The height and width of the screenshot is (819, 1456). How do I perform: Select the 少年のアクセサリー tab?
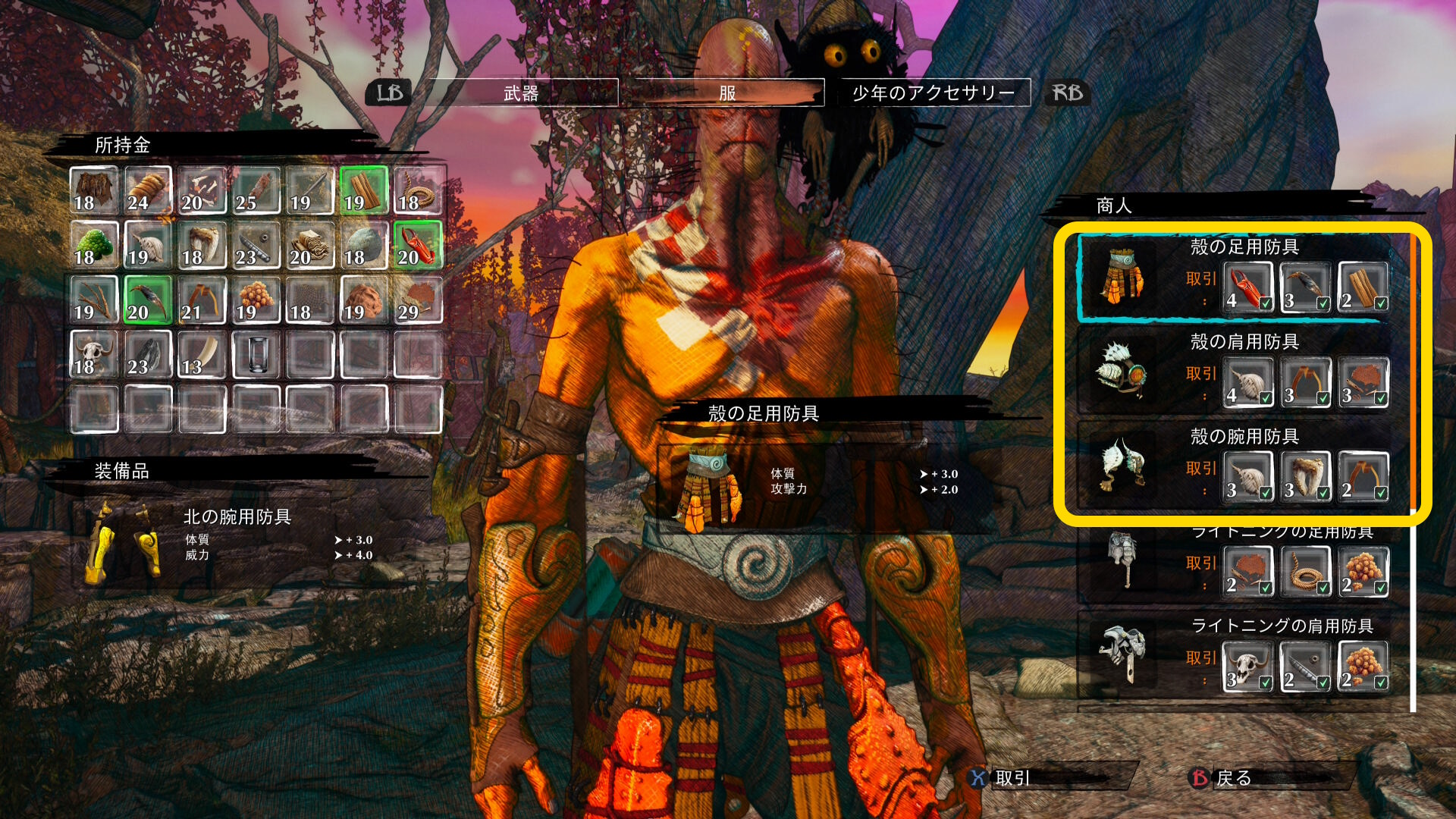(x=934, y=93)
